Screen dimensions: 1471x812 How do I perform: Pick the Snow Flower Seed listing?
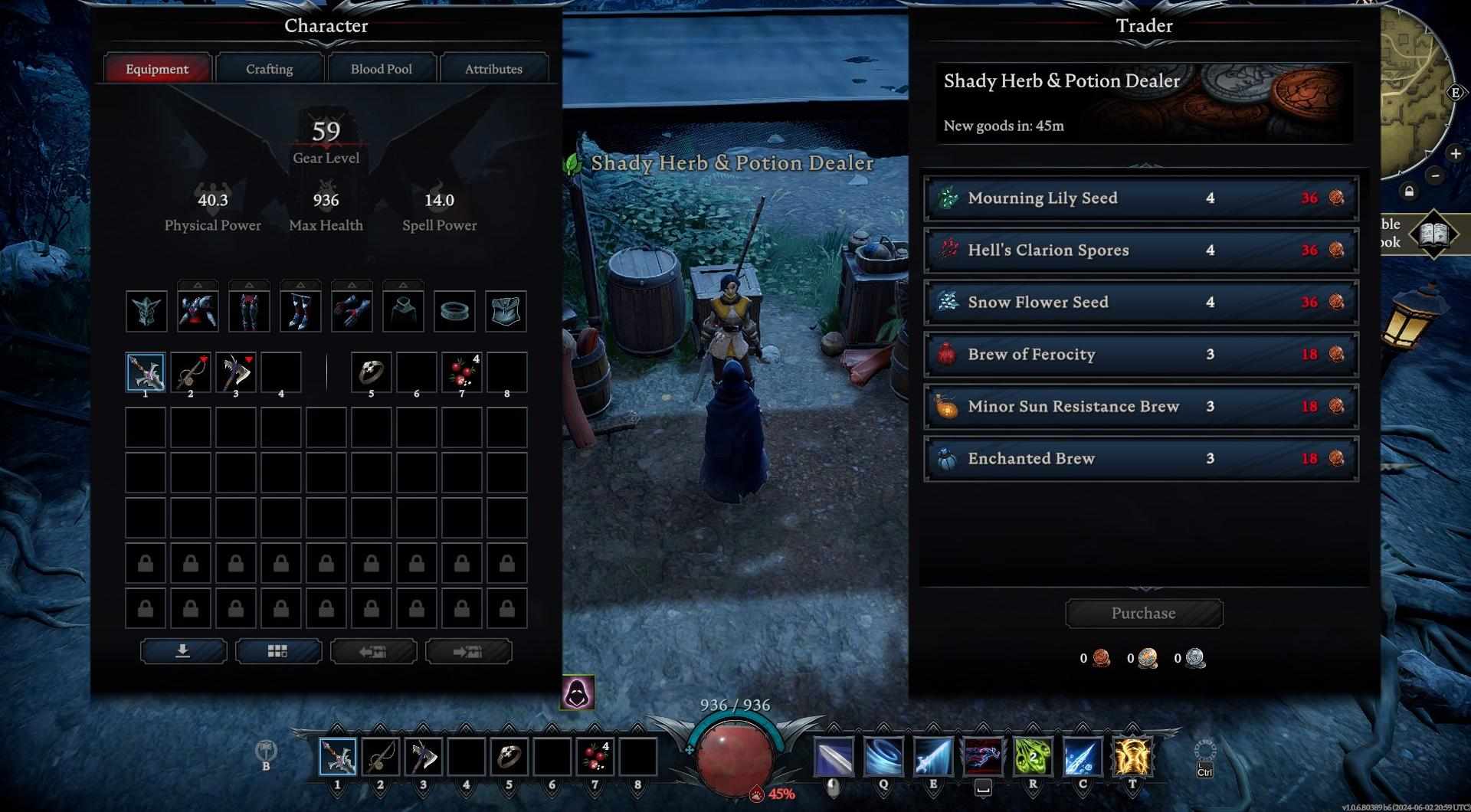pyautogui.click(x=1141, y=303)
